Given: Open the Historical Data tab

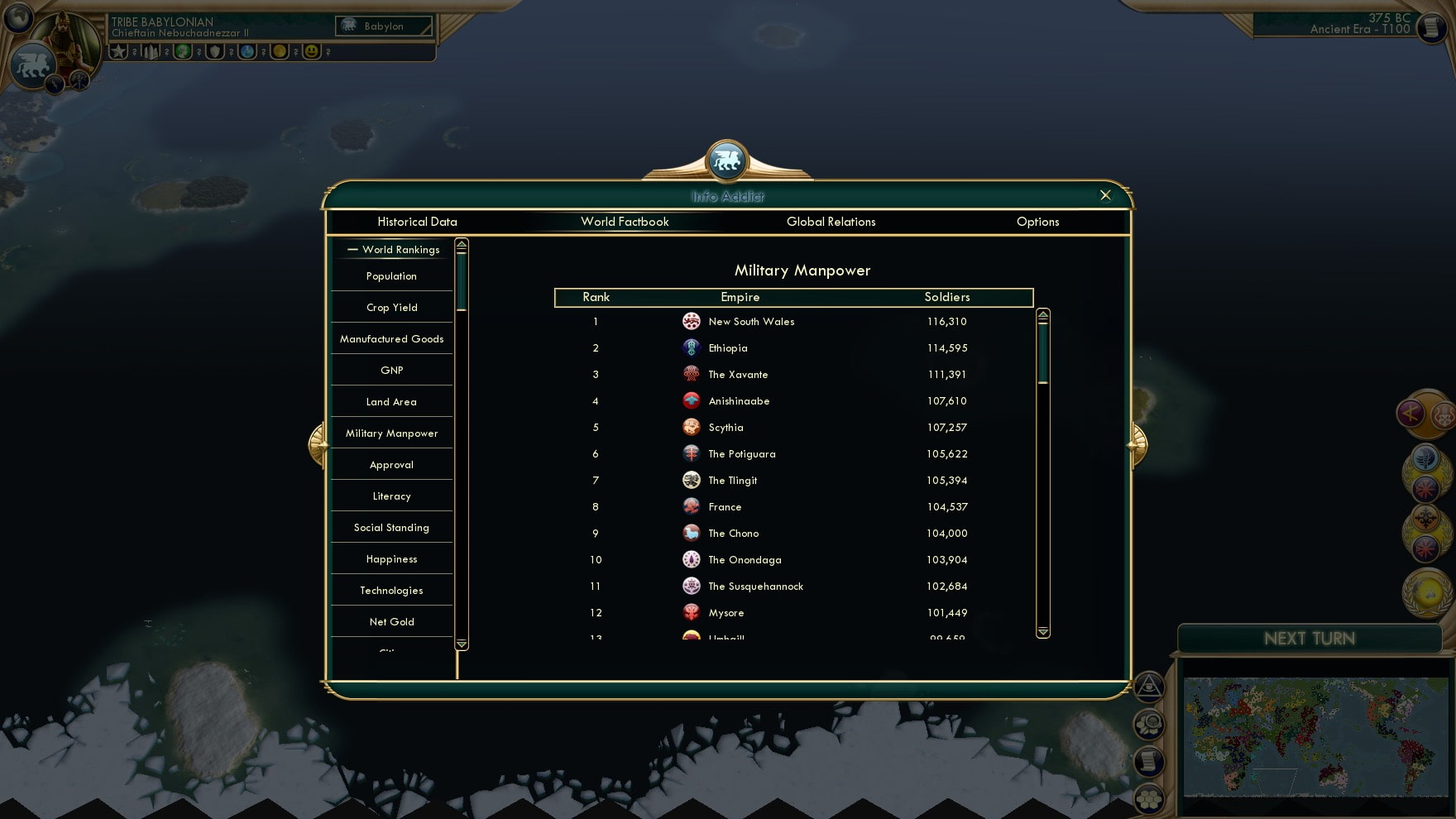Looking at the screenshot, I should point(417,222).
